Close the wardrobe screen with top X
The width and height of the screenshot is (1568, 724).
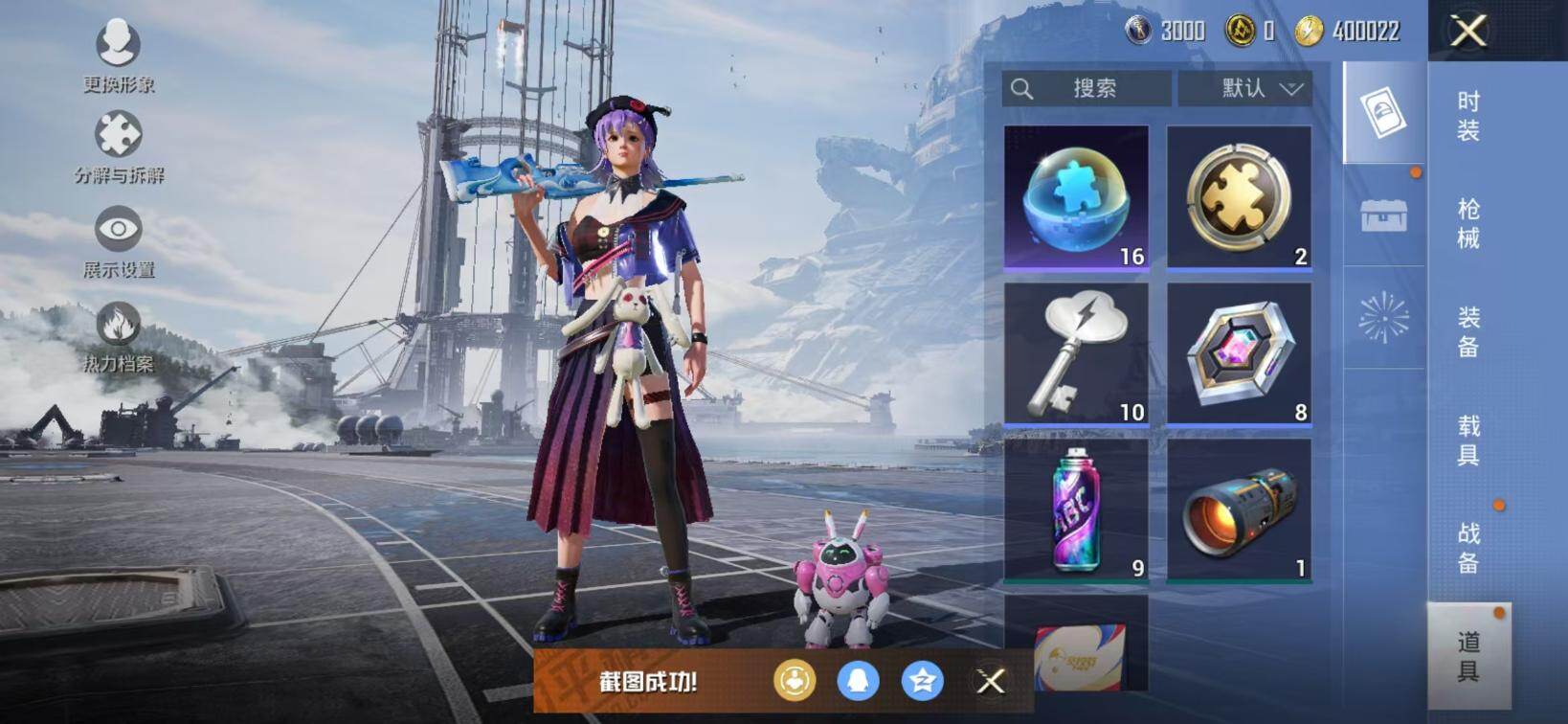click(x=1468, y=31)
